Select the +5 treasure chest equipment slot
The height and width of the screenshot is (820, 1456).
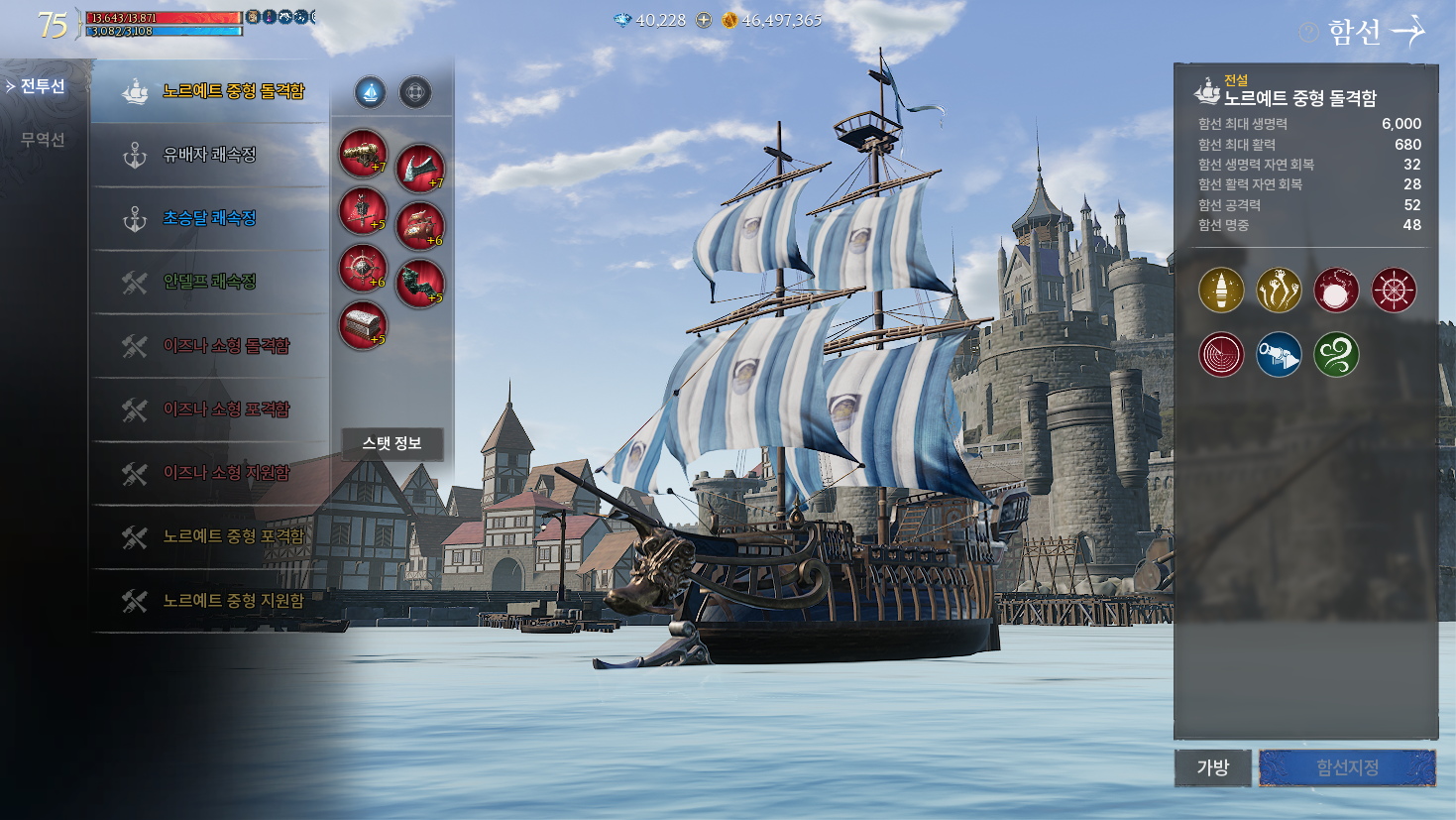coord(363,325)
